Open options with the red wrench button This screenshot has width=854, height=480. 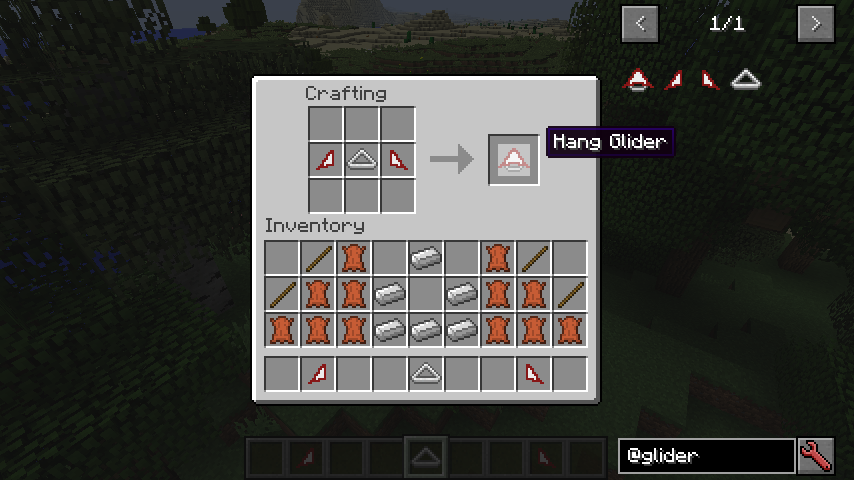(816, 456)
